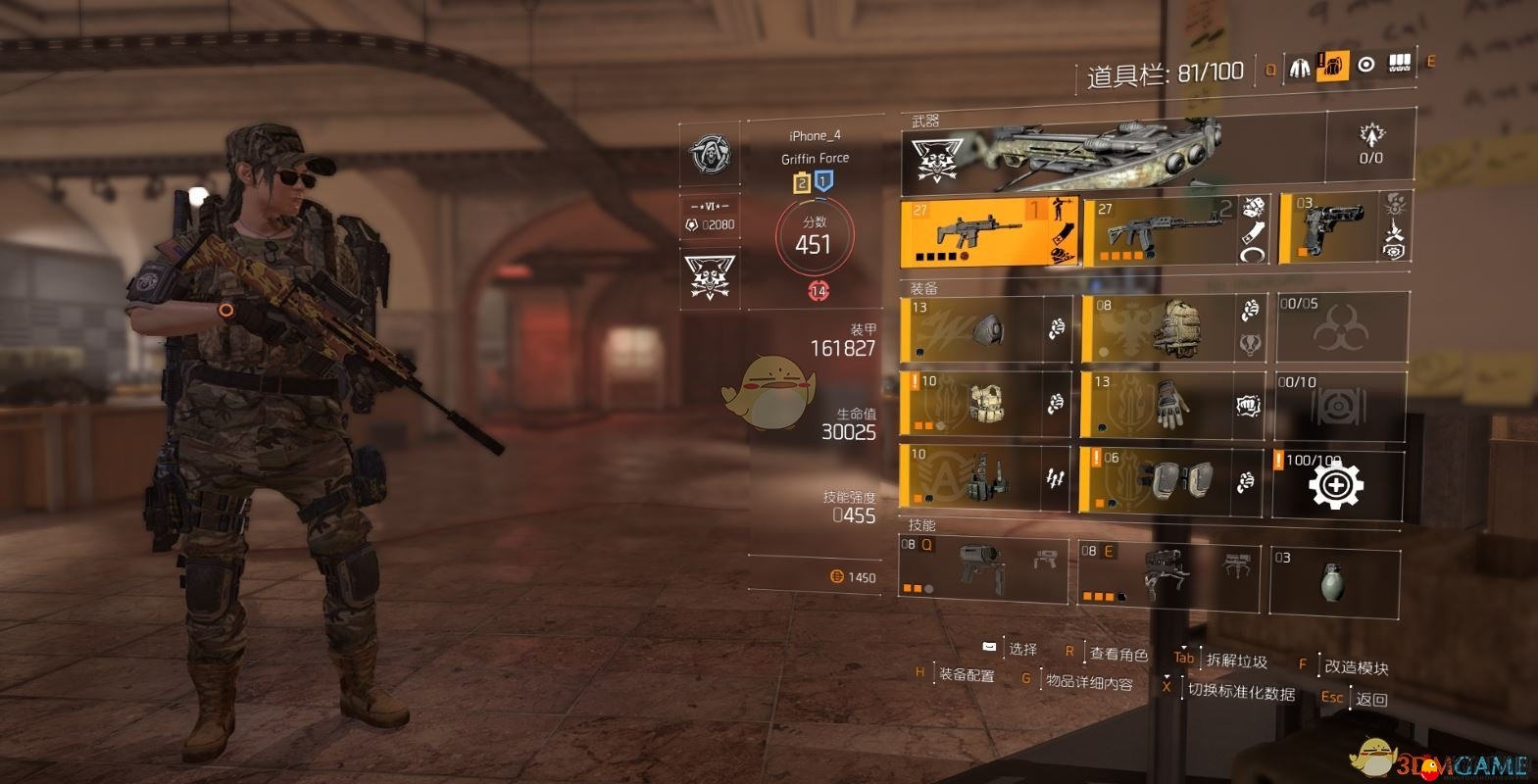Open the kneepads gear slot
Screen dimensions: 1538x784
point(1171,479)
